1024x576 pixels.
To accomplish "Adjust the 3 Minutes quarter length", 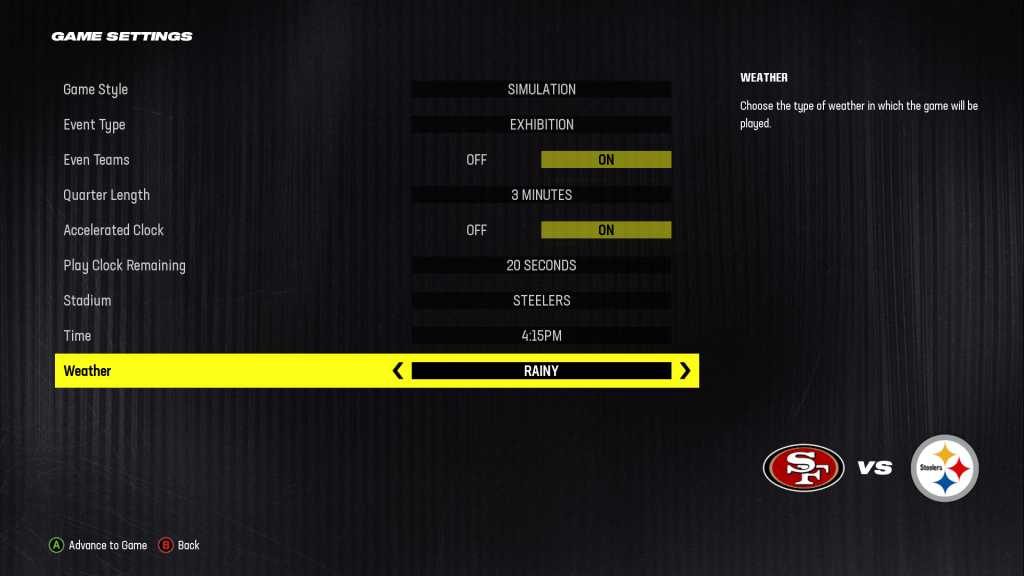I will (x=541, y=195).
